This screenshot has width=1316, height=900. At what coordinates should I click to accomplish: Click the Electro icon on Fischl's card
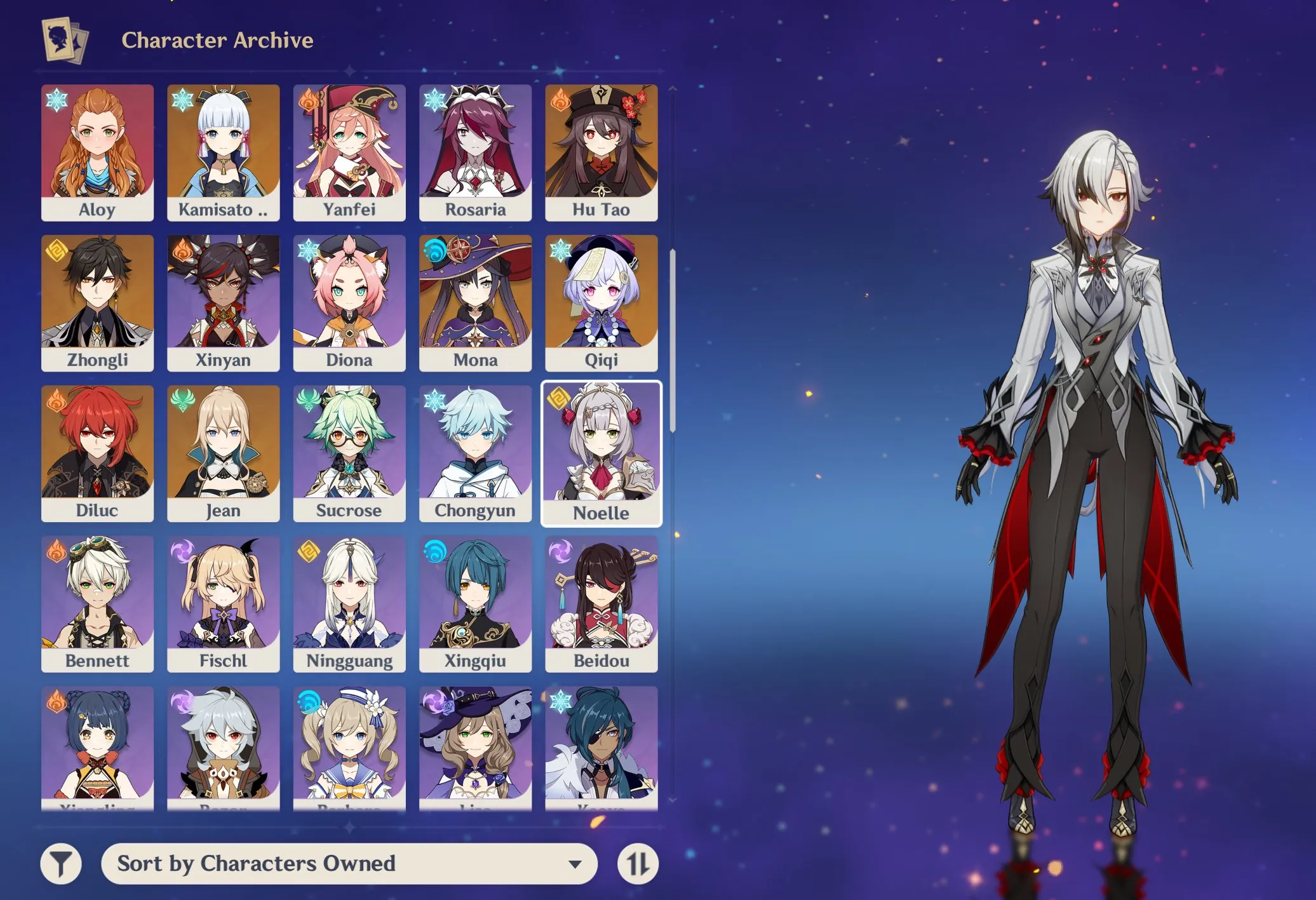(183, 551)
